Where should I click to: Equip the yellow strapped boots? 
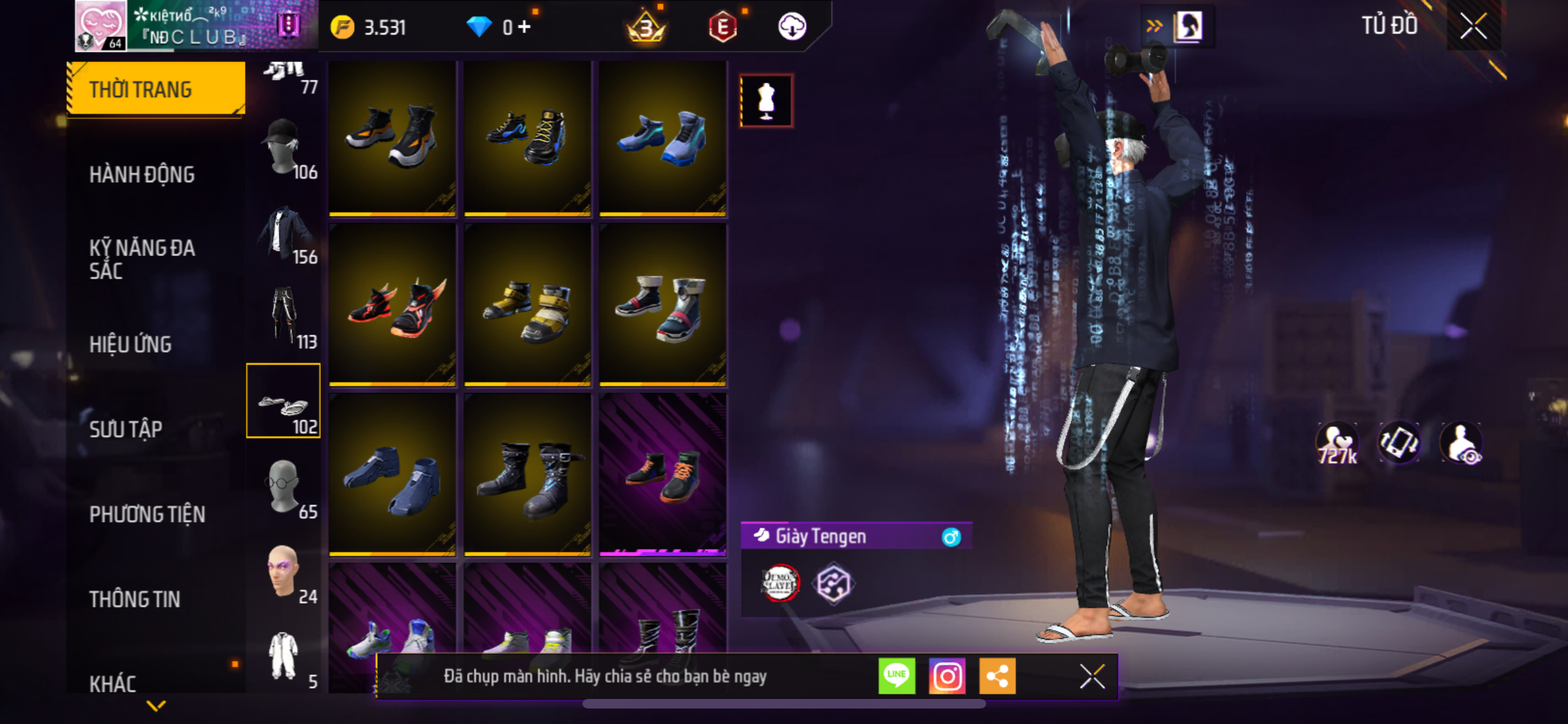(x=528, y=305)
